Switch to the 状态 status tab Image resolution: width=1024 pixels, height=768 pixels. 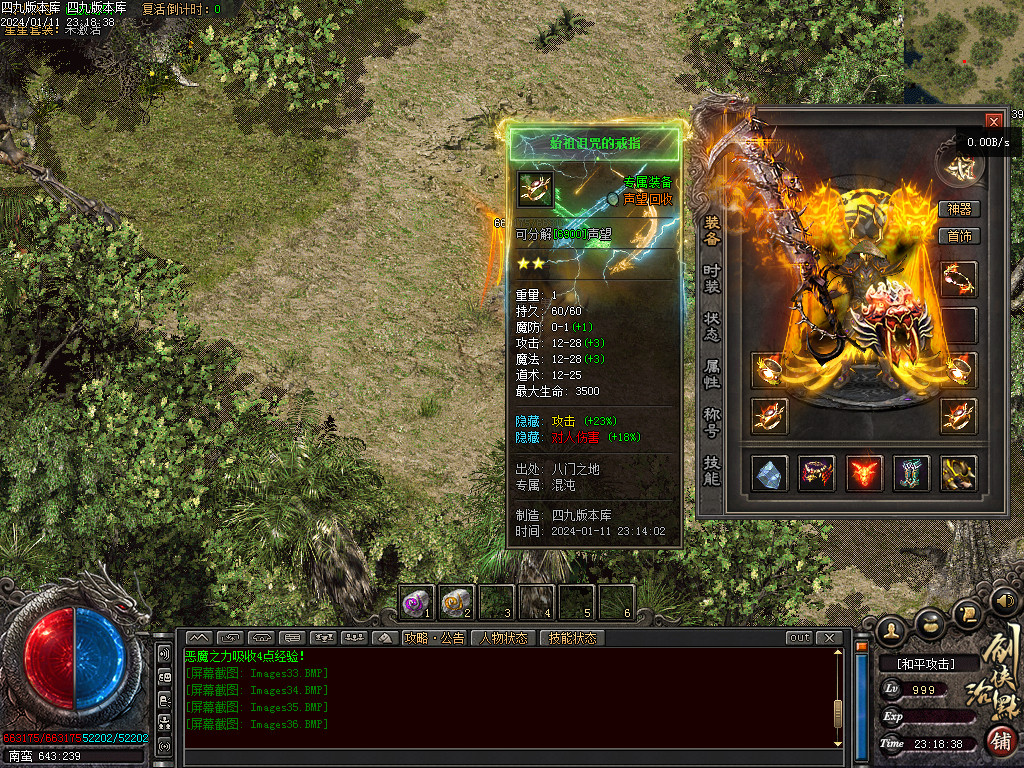tap(712, 325)
